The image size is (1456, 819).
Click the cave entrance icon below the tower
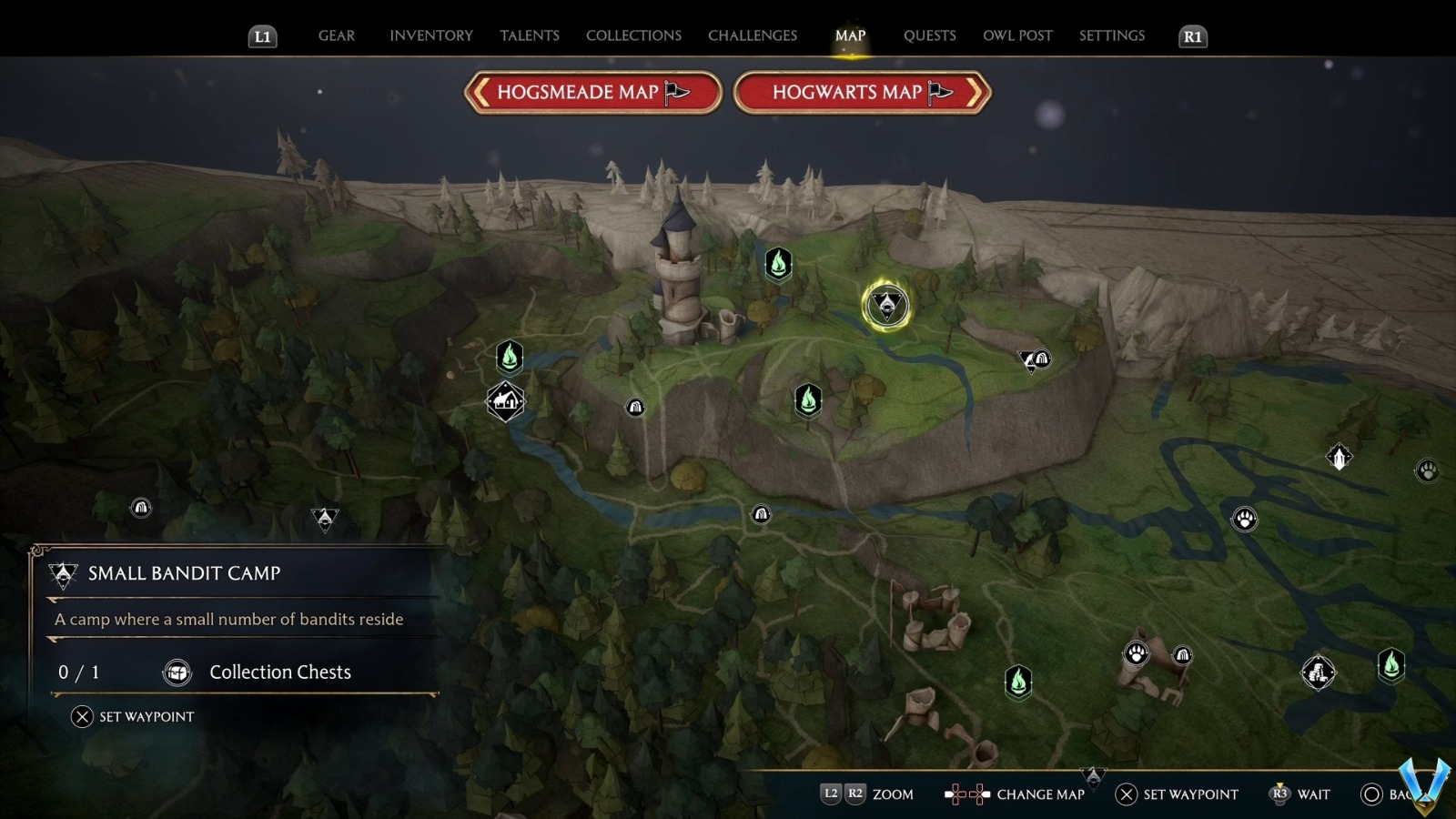click(635, 407)
